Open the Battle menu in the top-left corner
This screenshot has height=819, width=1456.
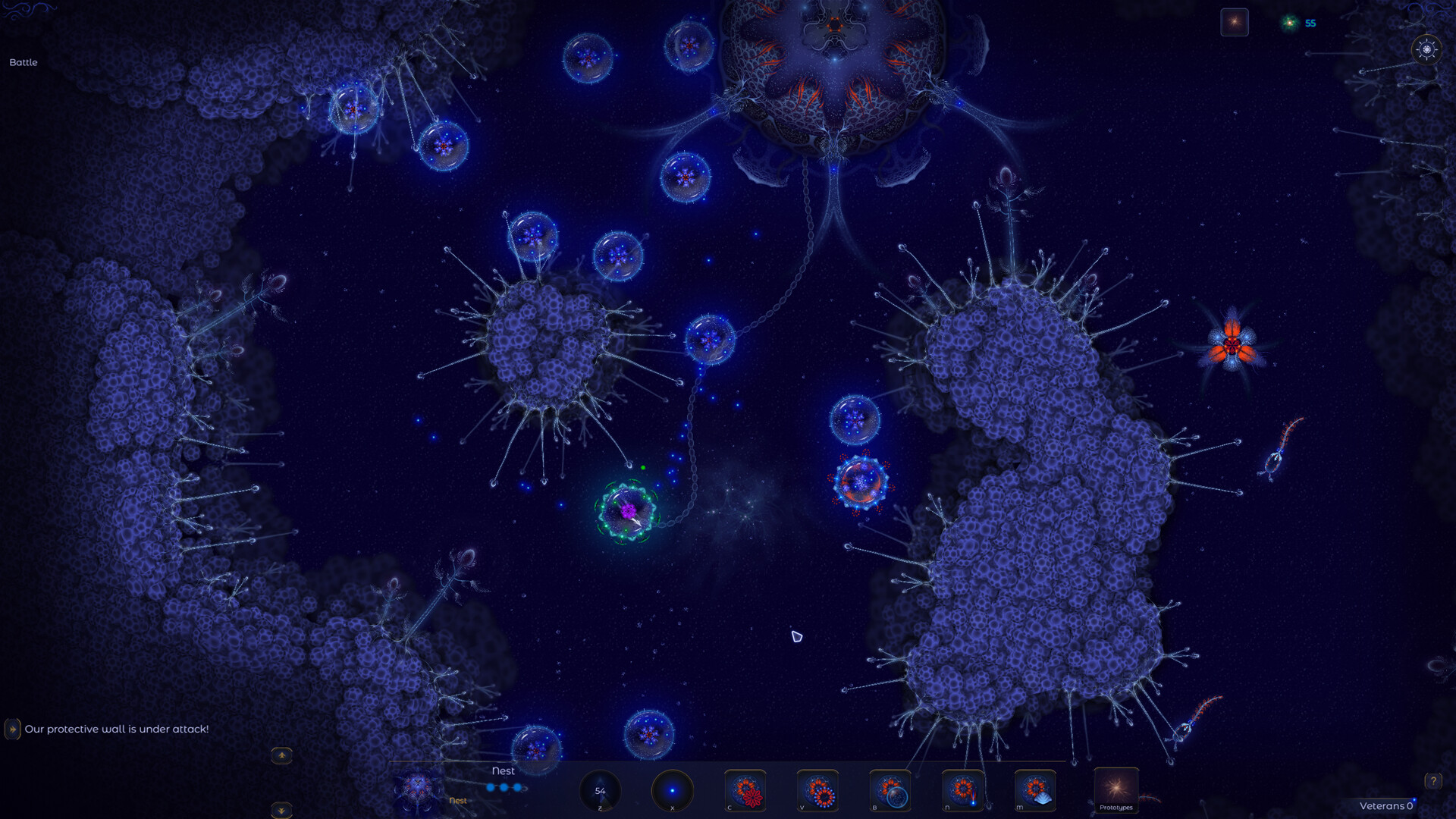23,62
